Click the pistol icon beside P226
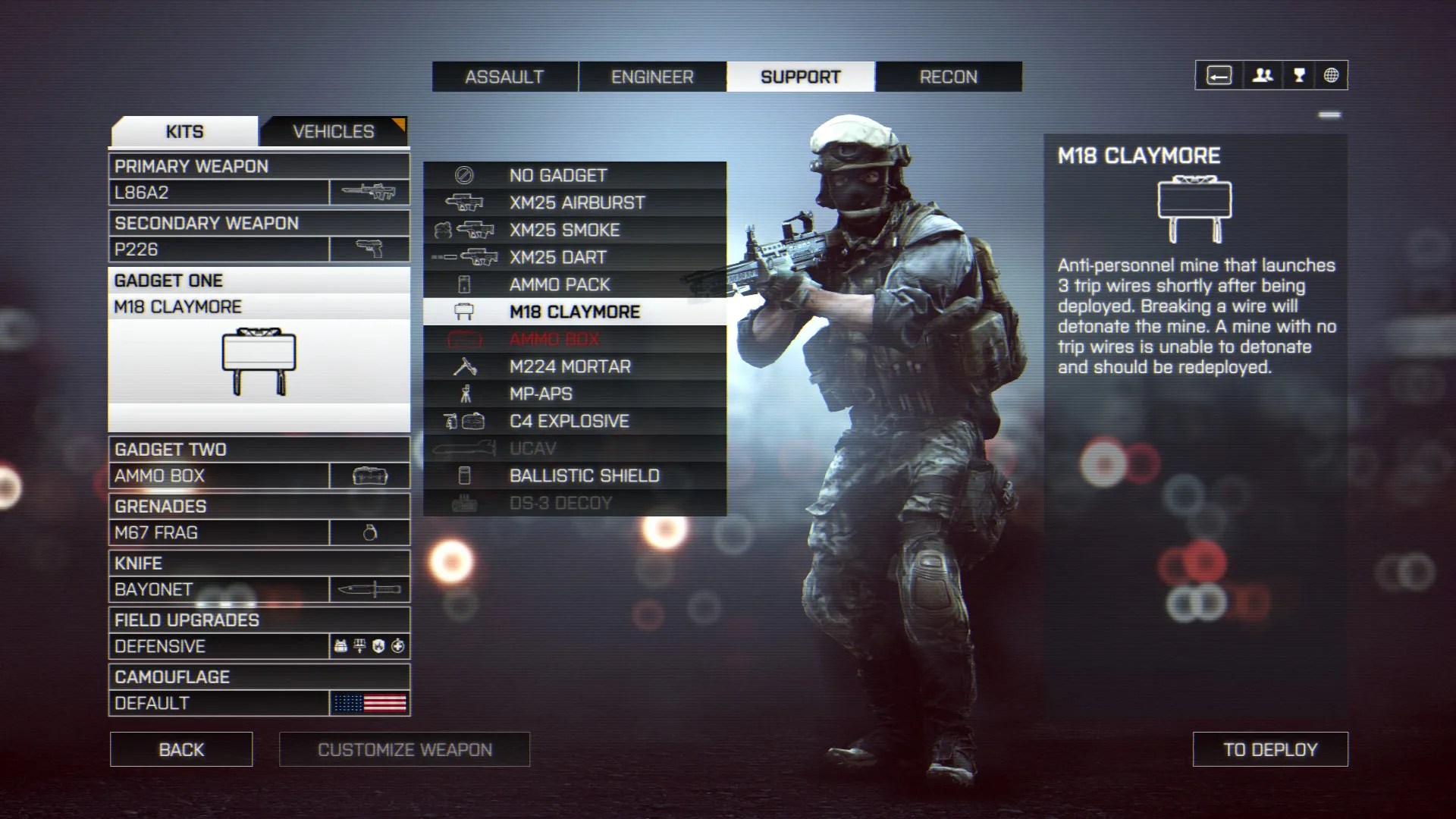Viewport: 1456px width, 819px height. [x=371, y=248]
